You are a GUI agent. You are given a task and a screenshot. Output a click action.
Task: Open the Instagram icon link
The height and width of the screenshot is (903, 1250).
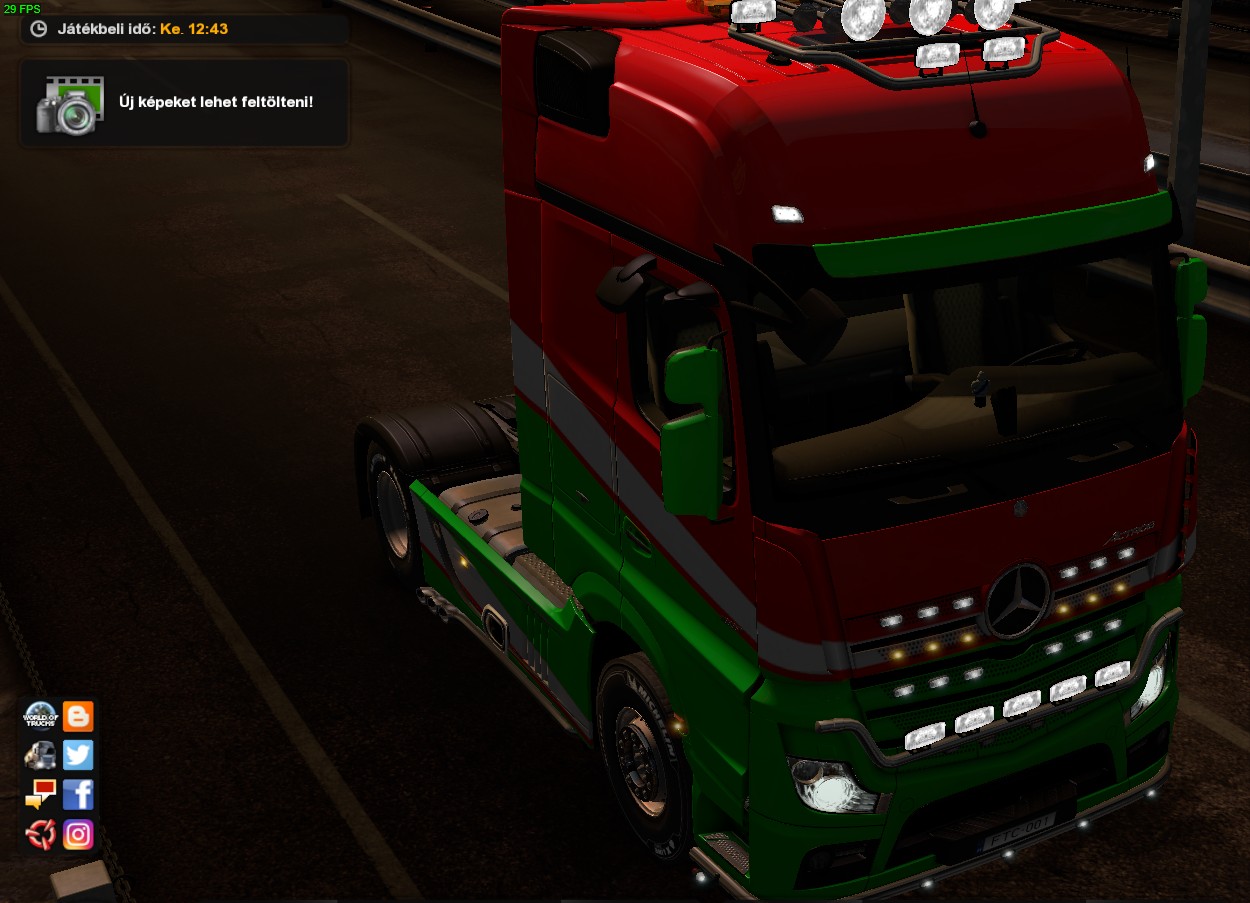[78, 833]
